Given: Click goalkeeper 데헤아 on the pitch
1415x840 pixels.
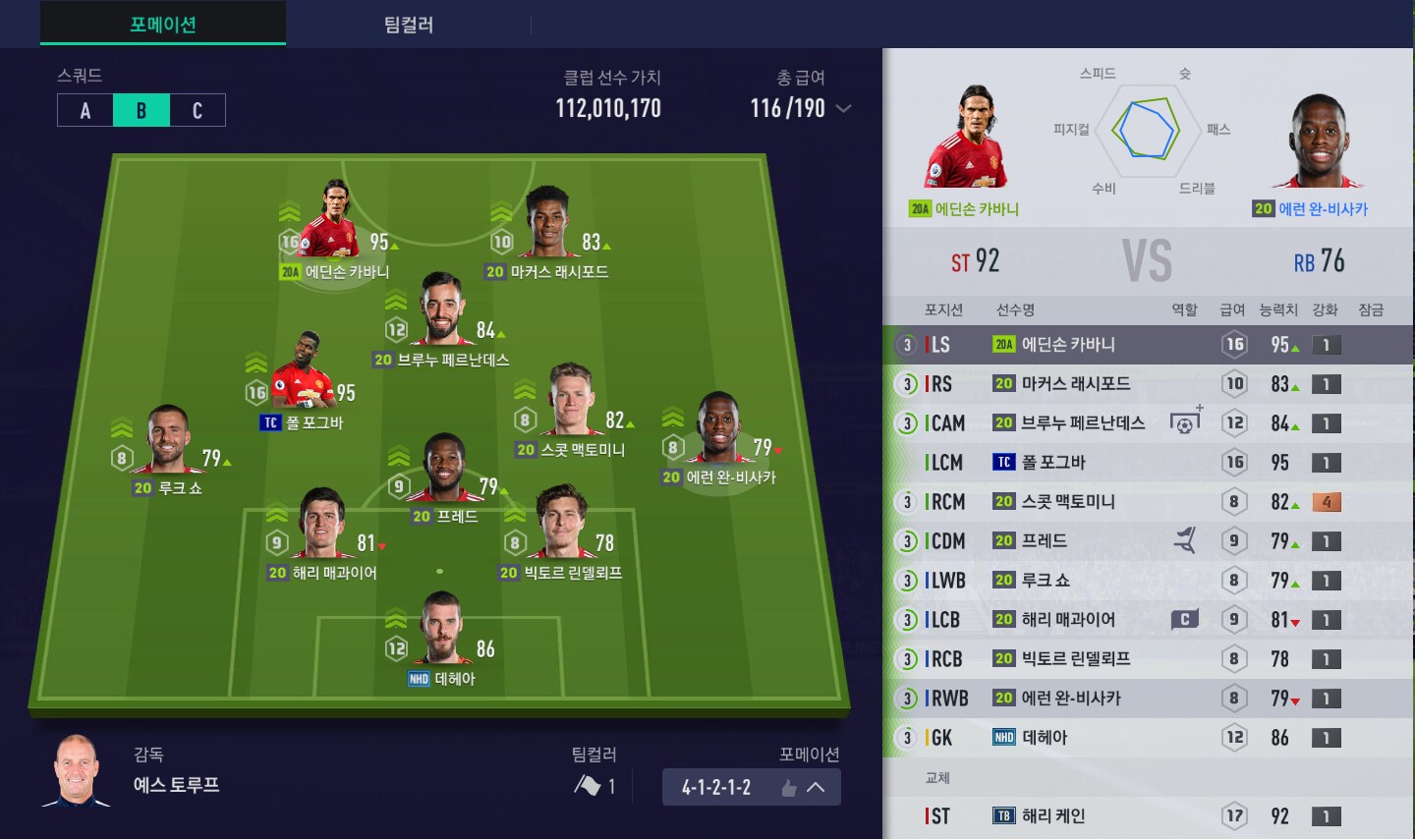Looking at the screenshot, I should [441, 634].
